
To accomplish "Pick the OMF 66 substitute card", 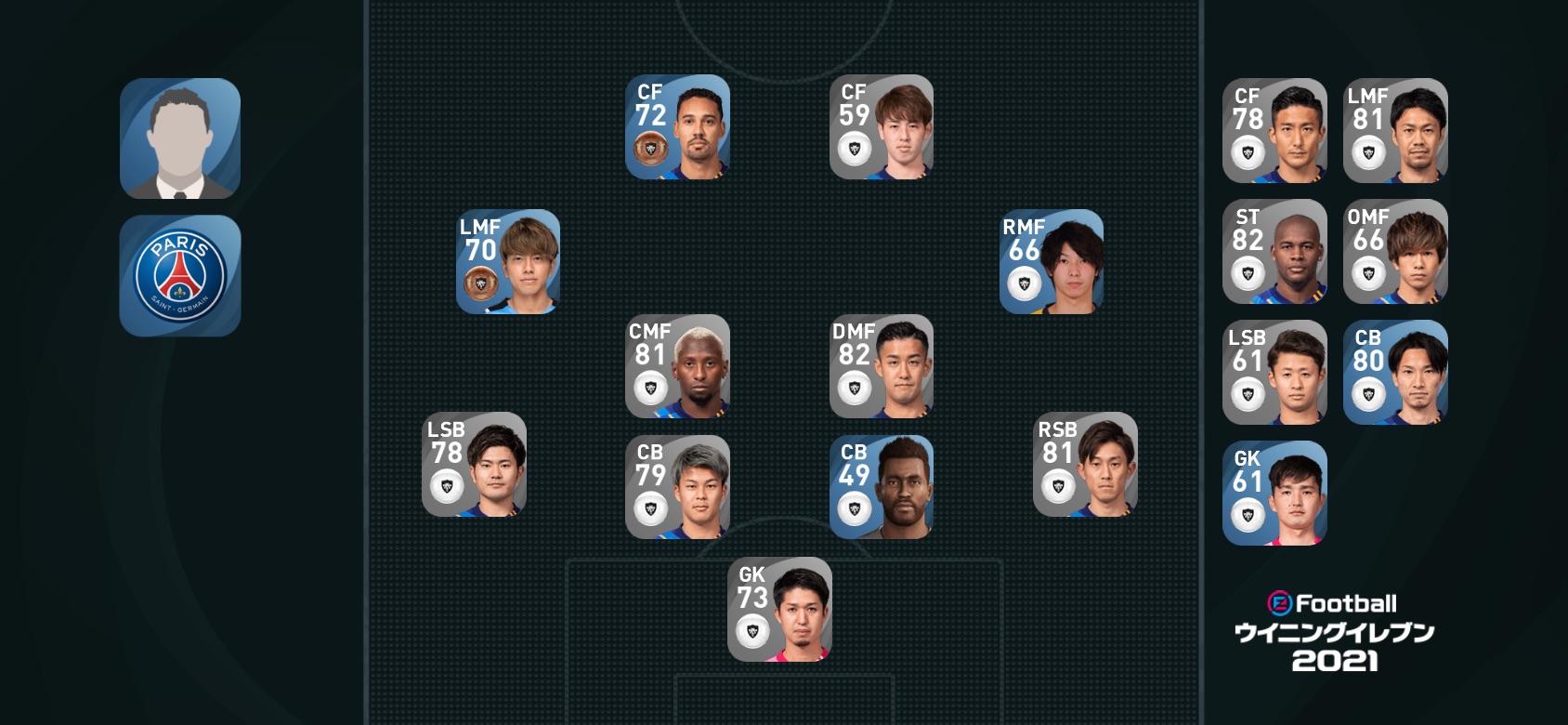I will [x=1395, y=251].
